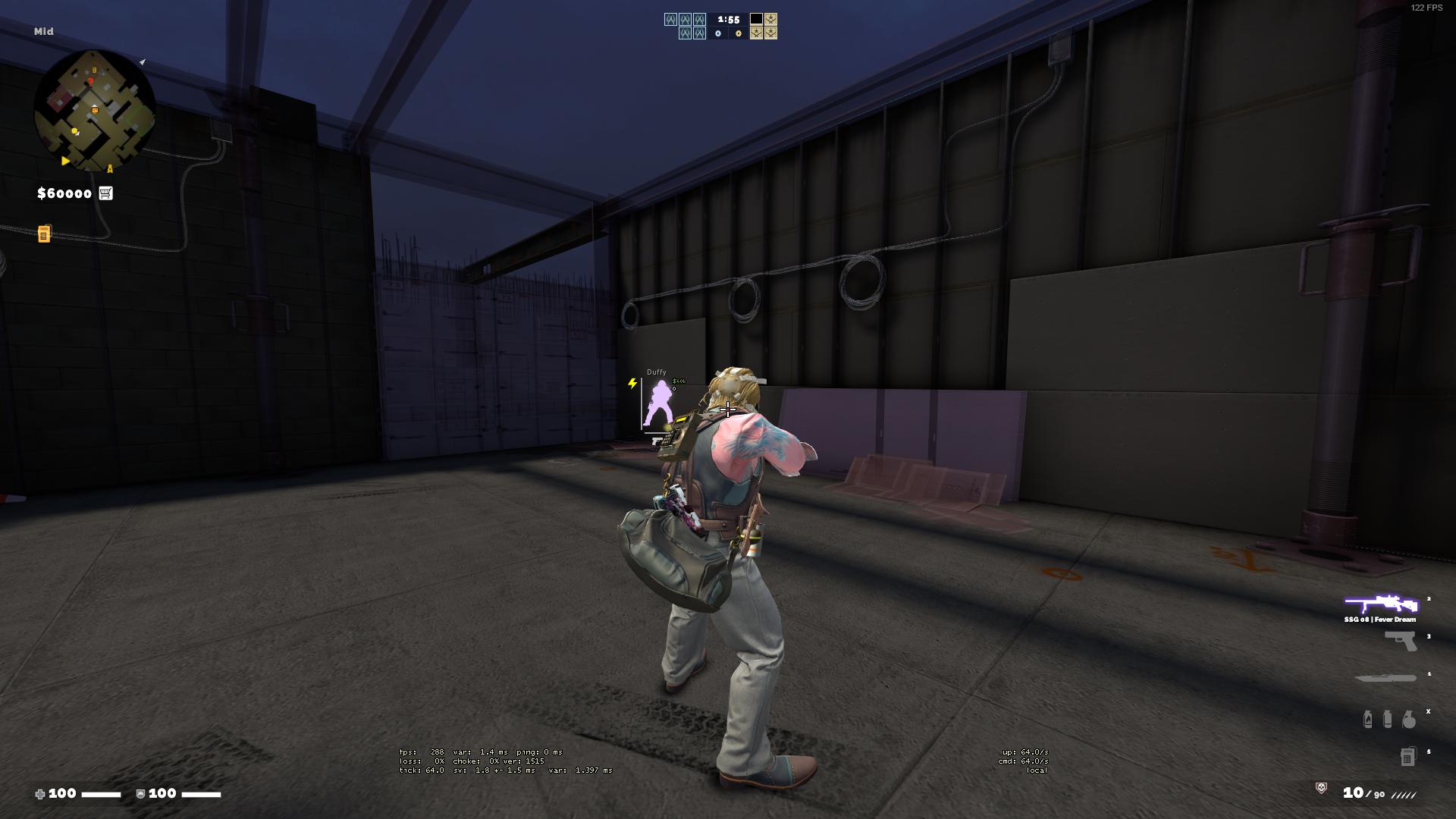Click the dropped C4 indicator below the money

click(45, 235)
